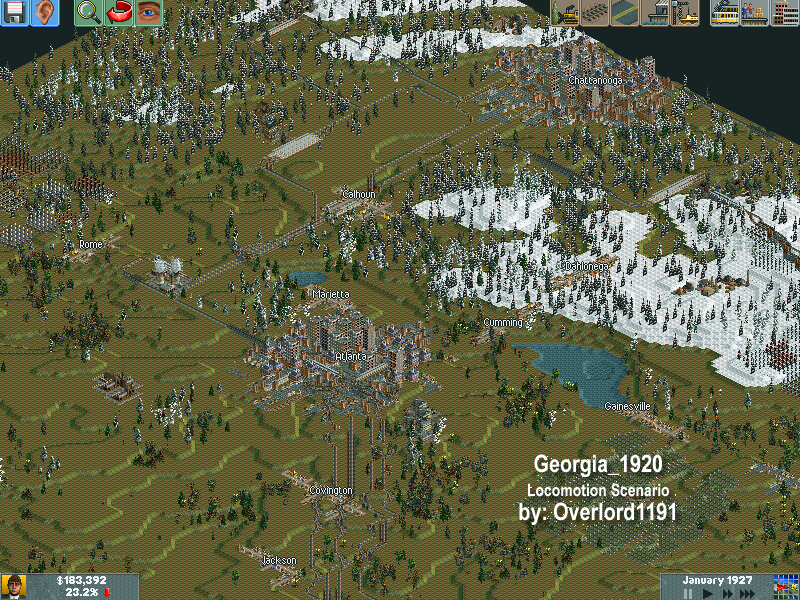The height and width of the screenshot is (600, 800).
Task: Set game speed to extra fast forward
Action: pyautogui.click(x=745, y=593)
